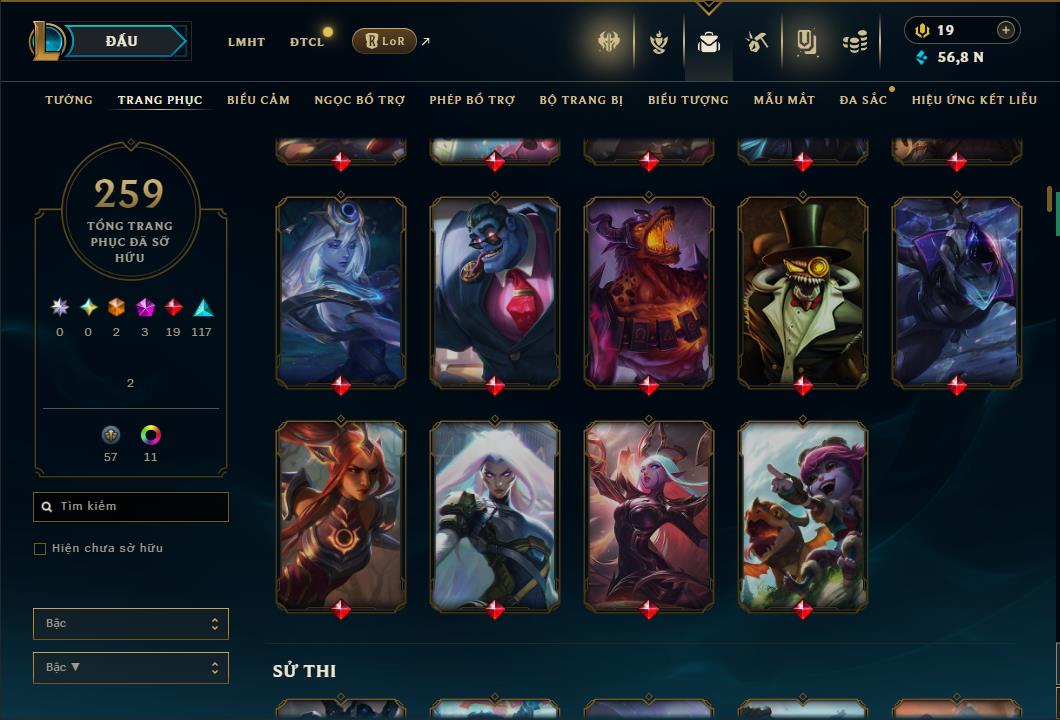This screenshot has width=1060, height=720.
Task: Select the NGỌC BỔ TRỢ tab
Action: point(360,100)
